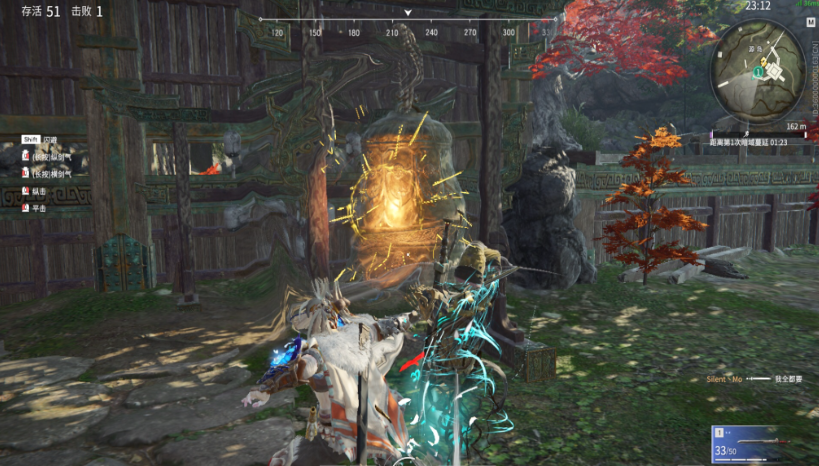Click the green player marker numbered 1 on minimap
The width and height of the screenshot is (819, 466).
click(759, 72)
